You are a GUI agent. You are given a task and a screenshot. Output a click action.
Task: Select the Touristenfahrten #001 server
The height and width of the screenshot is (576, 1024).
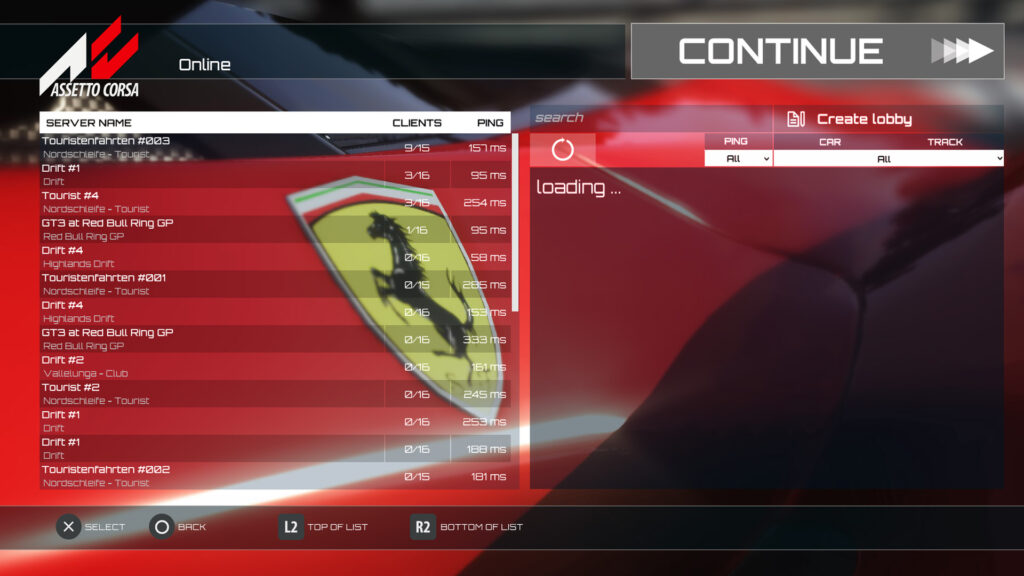coord(212,284)
